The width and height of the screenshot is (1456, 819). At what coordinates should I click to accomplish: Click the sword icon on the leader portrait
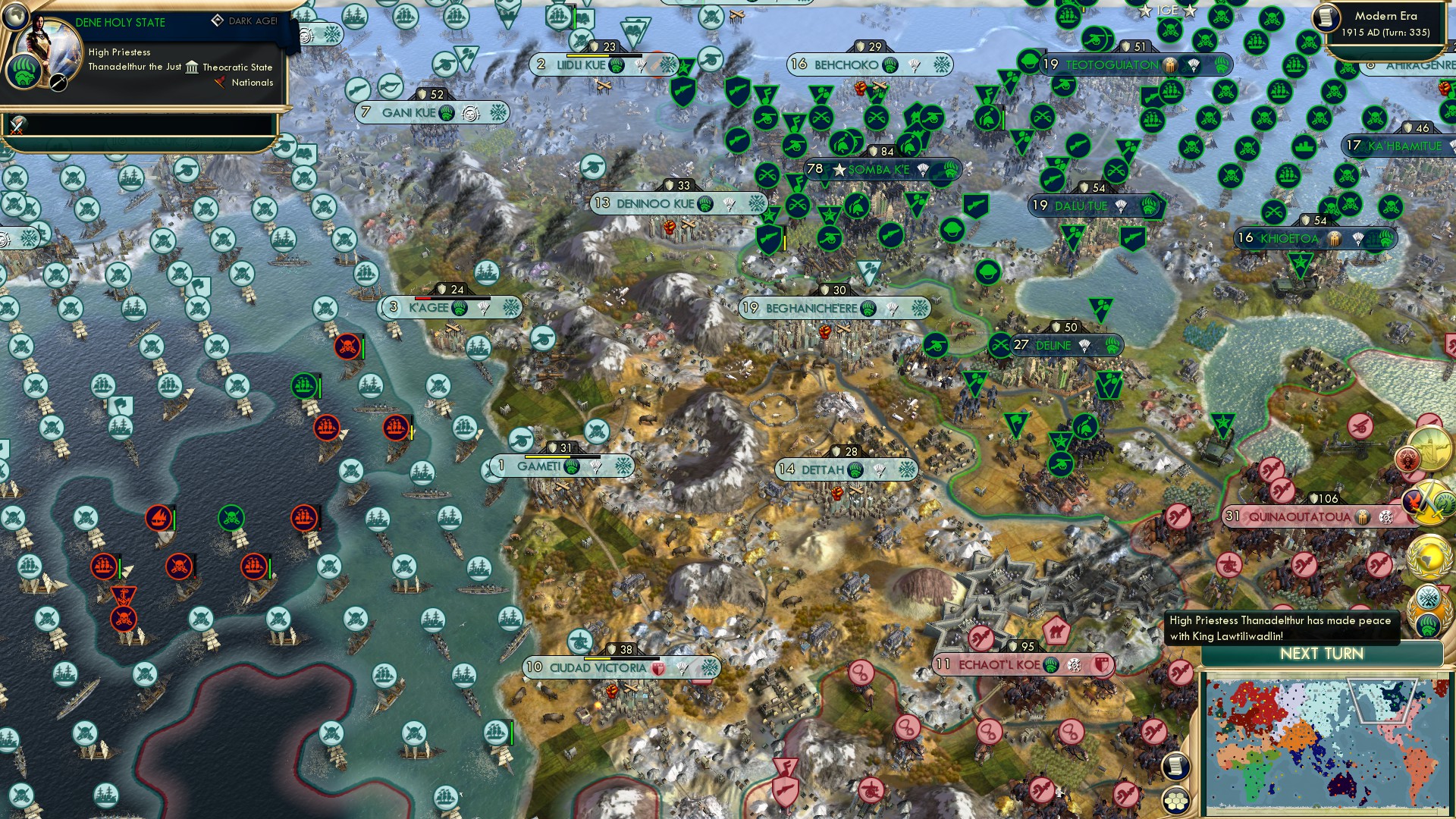(58, 83)
